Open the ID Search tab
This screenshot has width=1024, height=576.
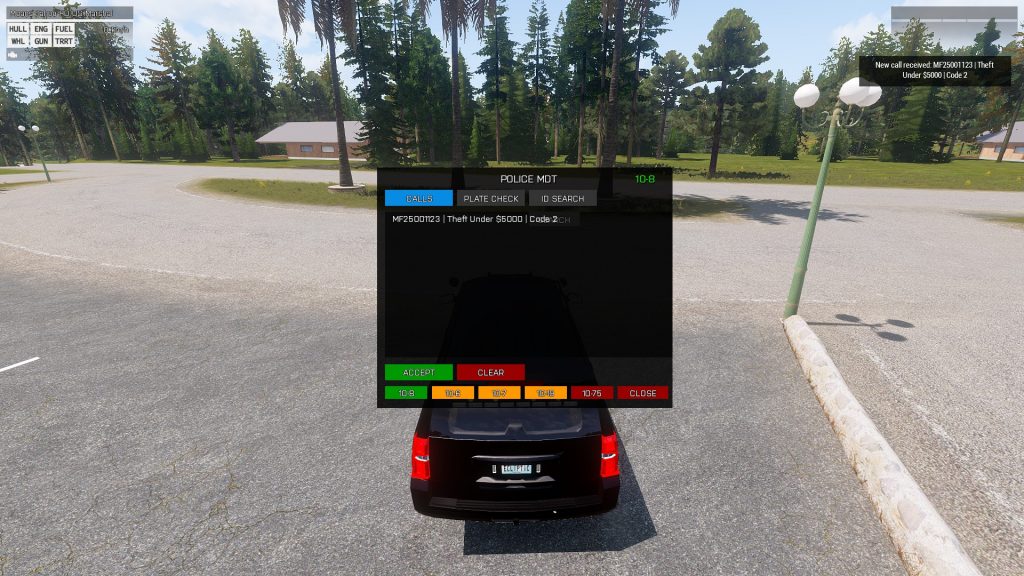pyautogui.click(x=562, y=198)
